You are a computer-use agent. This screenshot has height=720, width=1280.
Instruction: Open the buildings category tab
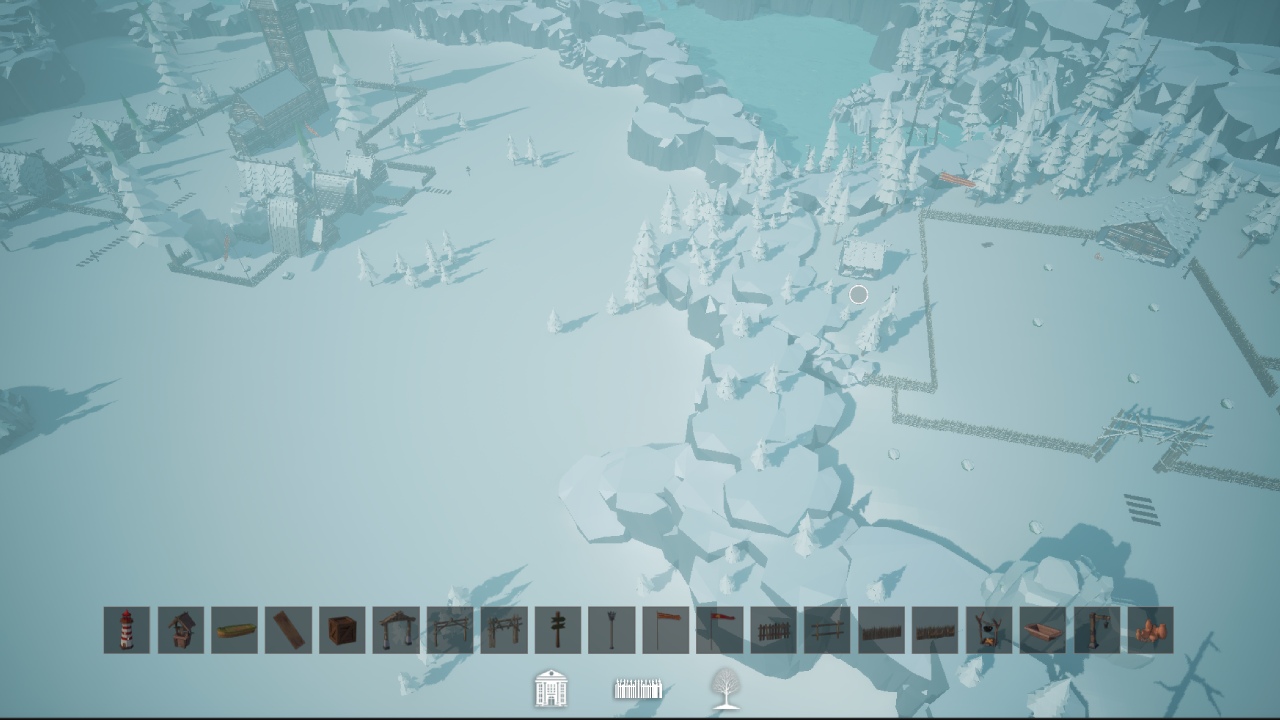point(551,688)
